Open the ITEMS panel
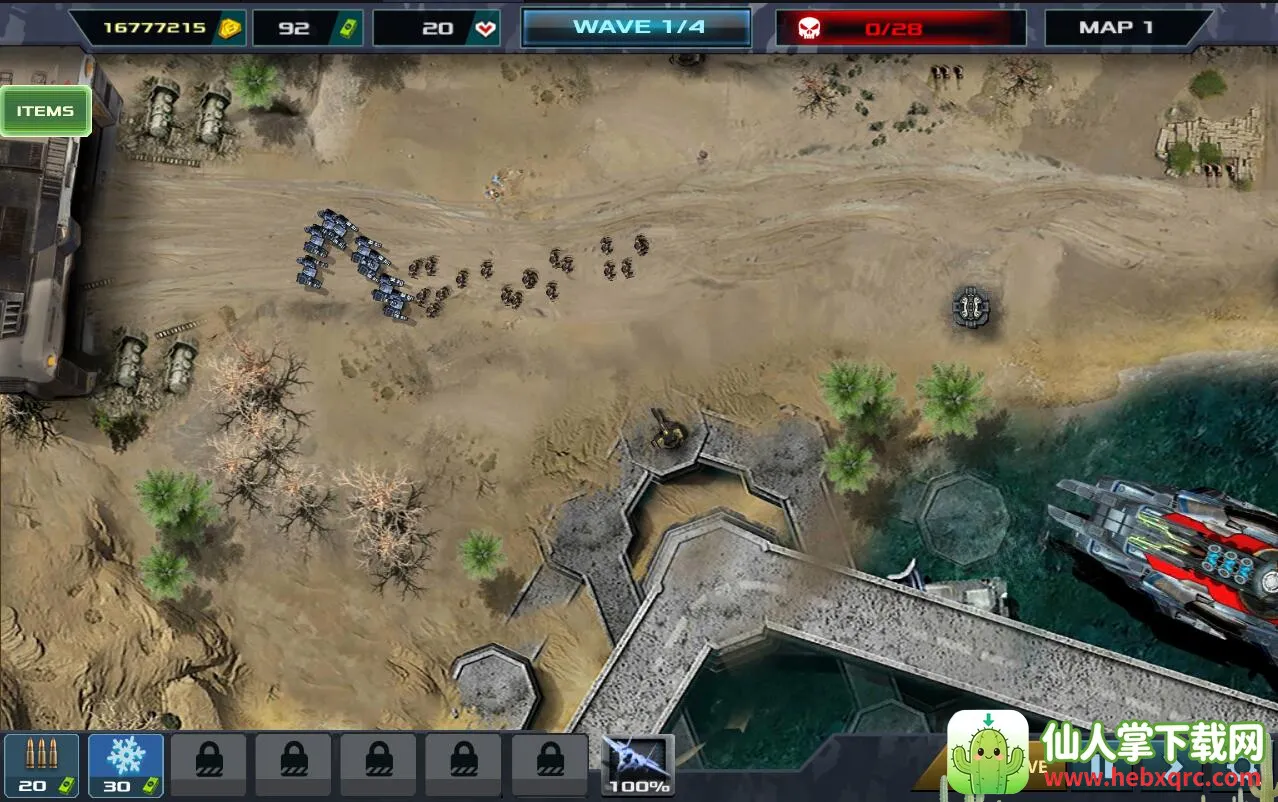 click(45, 111)
